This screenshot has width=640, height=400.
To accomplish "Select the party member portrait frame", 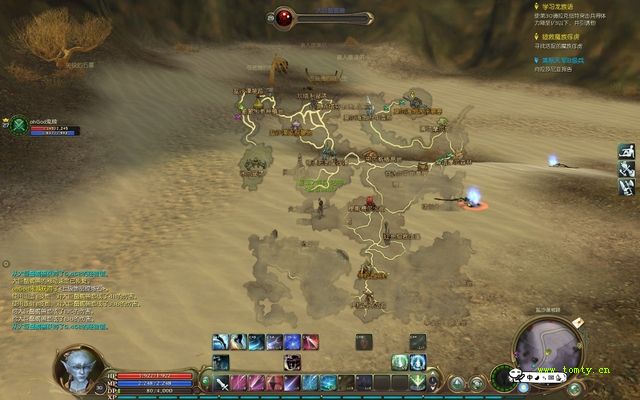I will (x=18, y=125).
